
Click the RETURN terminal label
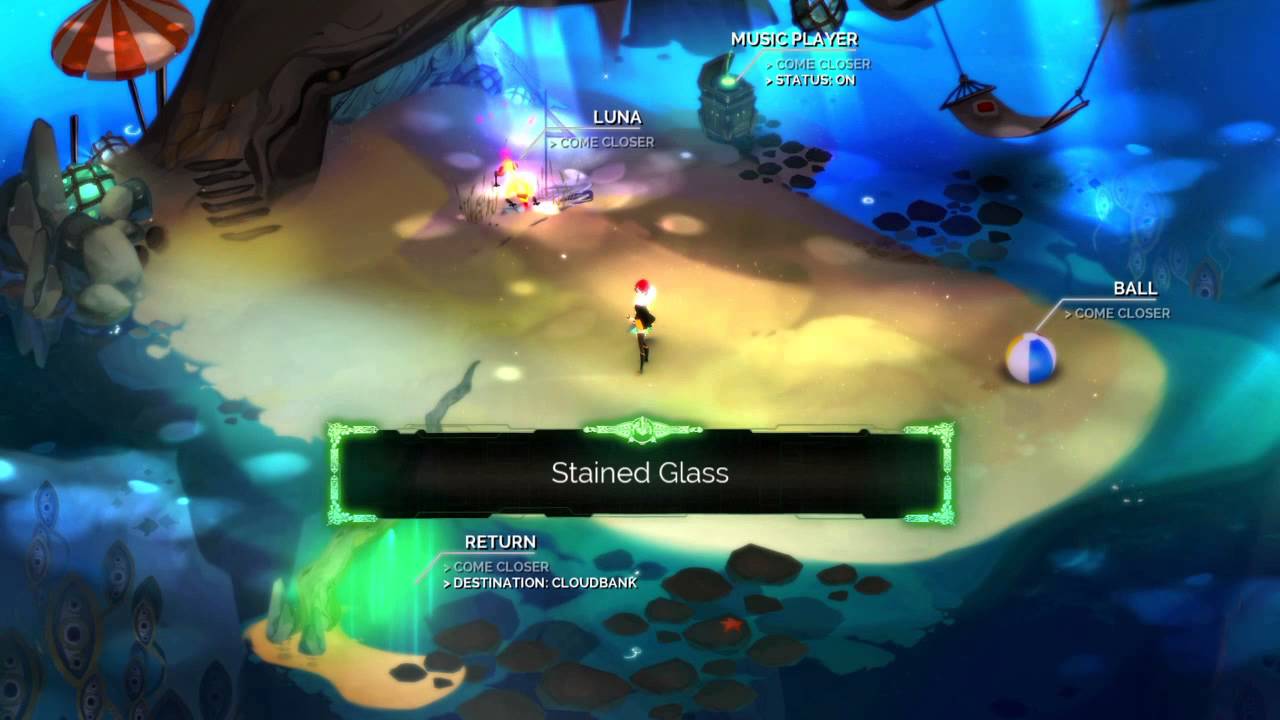[500, 541]
